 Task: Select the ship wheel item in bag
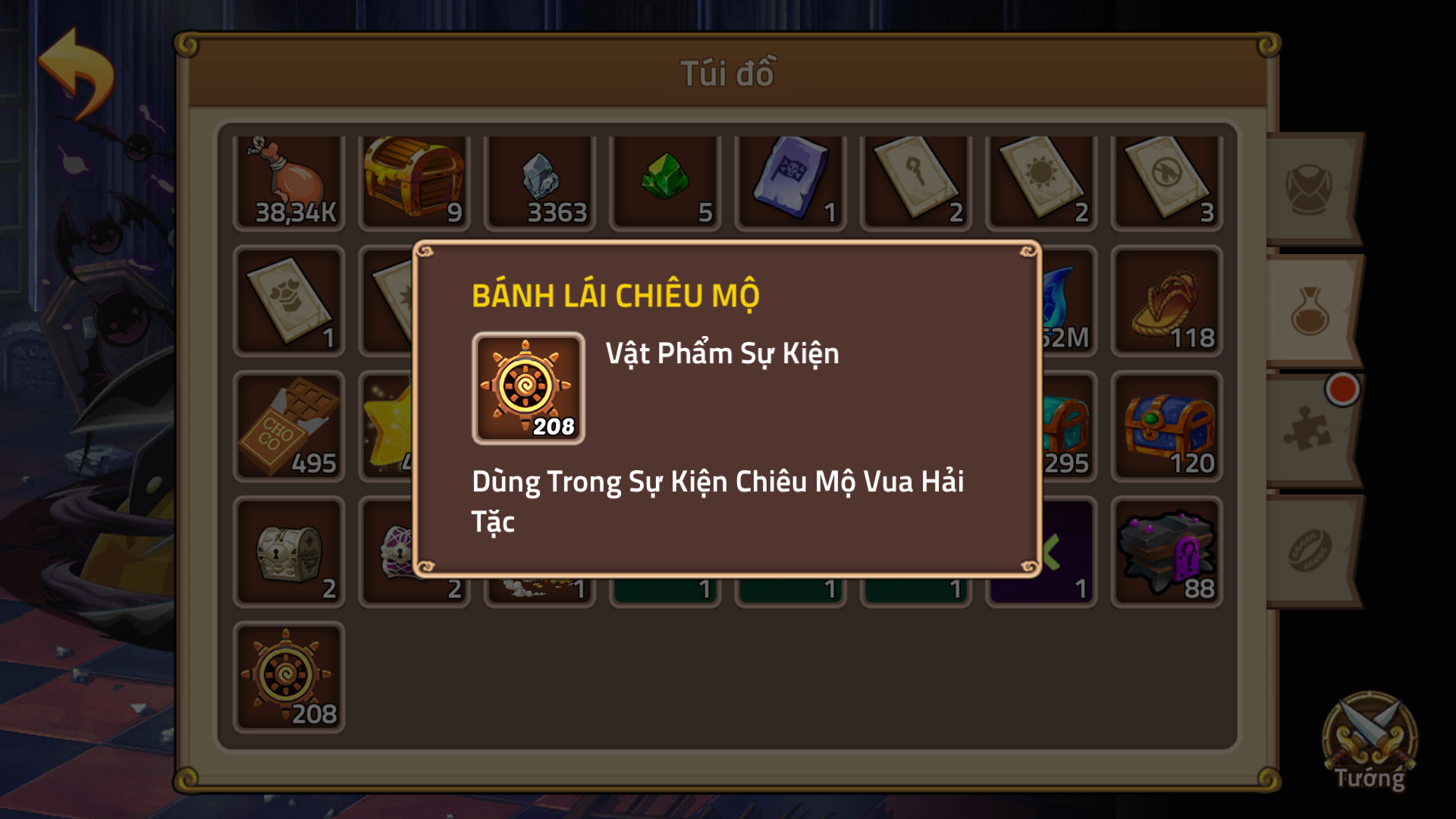pyautogui.click(x=289, y=677)
